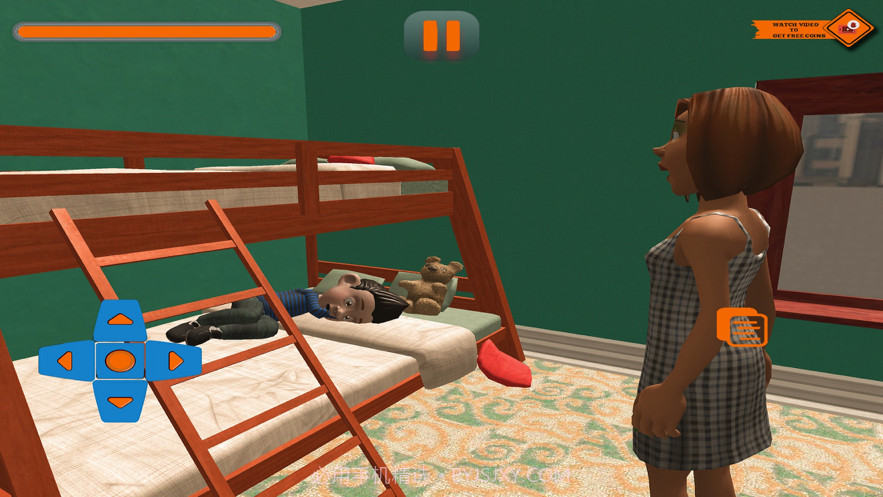Move forward with the D-pad up arrow
The width and height of the screenshot is (883, 497).
120,320
